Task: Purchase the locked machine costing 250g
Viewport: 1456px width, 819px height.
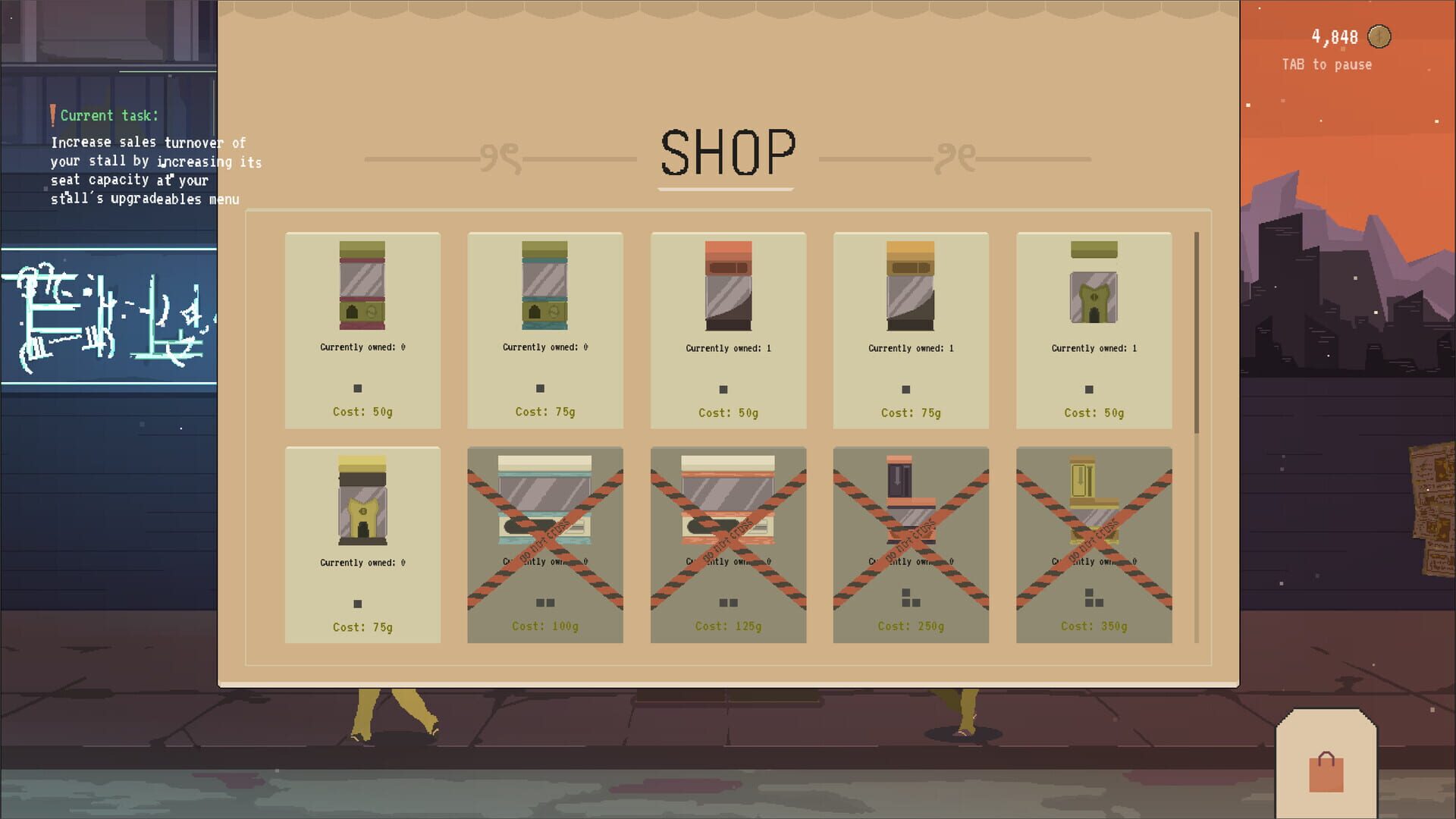Action: pos(911,544)
